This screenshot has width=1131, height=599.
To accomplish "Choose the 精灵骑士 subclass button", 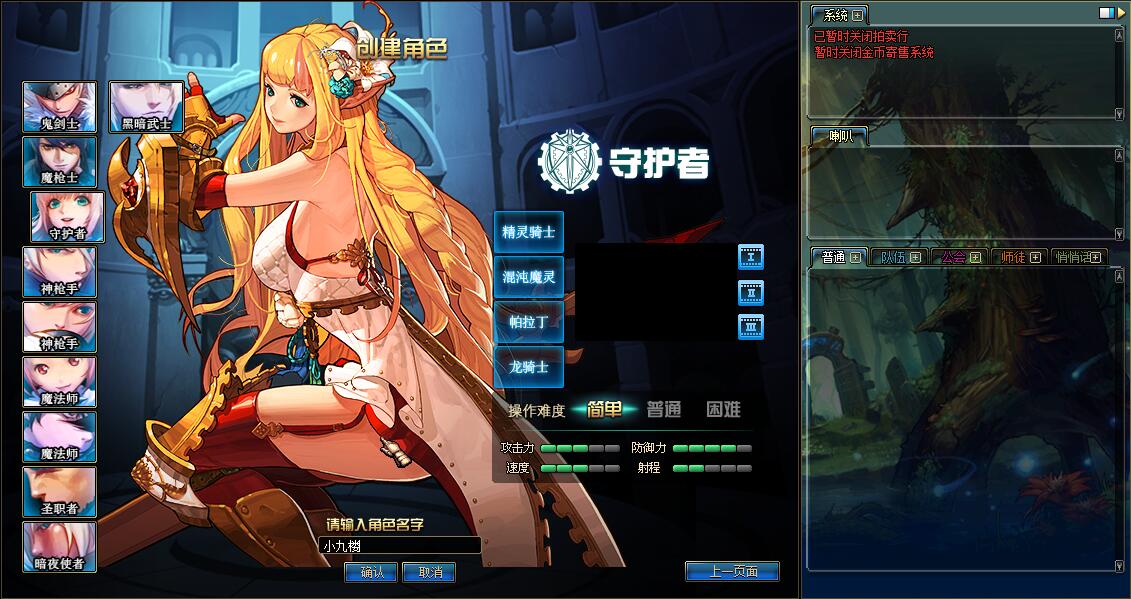I will (529, 232).
